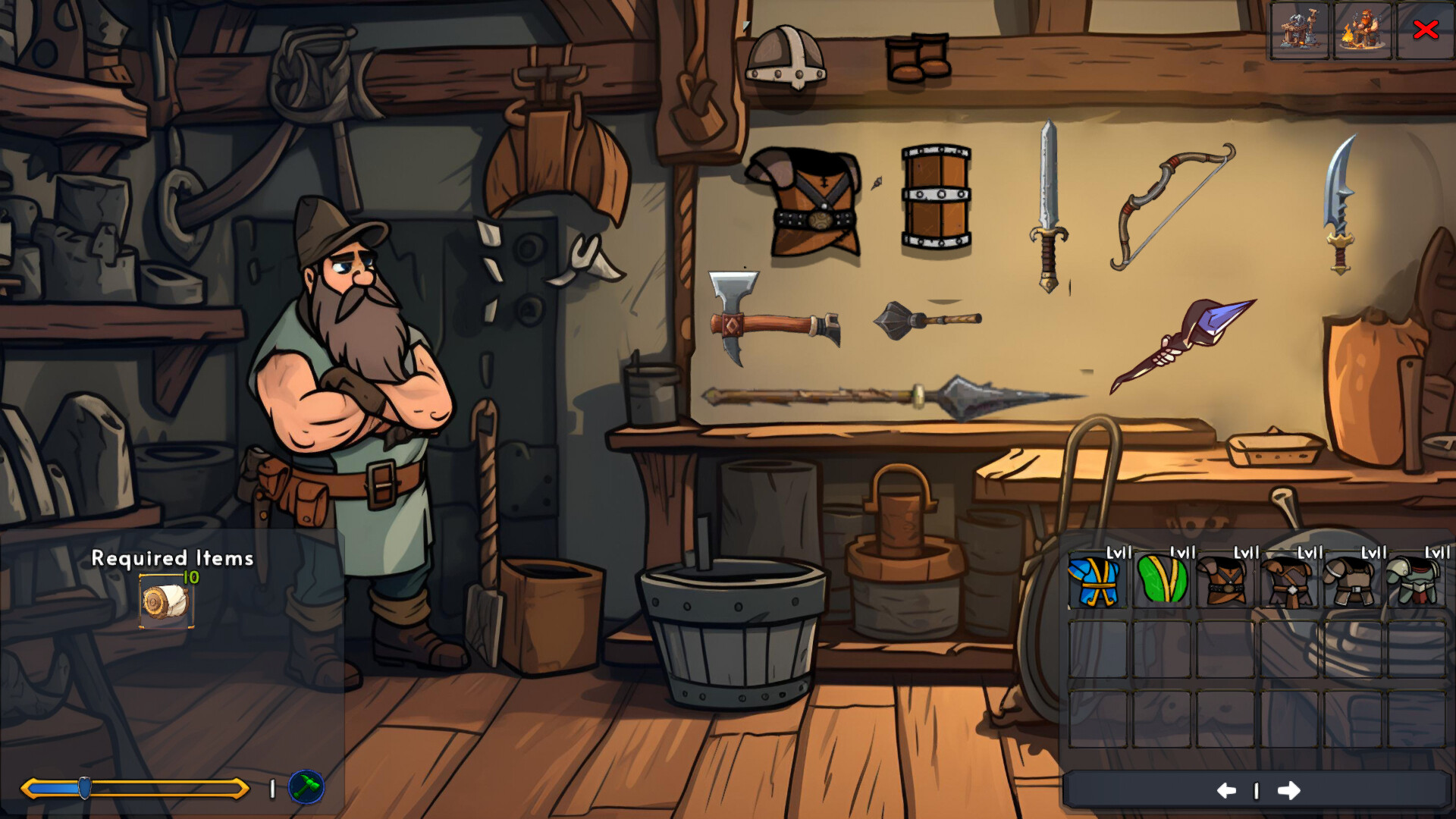Select the sword displayed on the wall

point(1049,205)
